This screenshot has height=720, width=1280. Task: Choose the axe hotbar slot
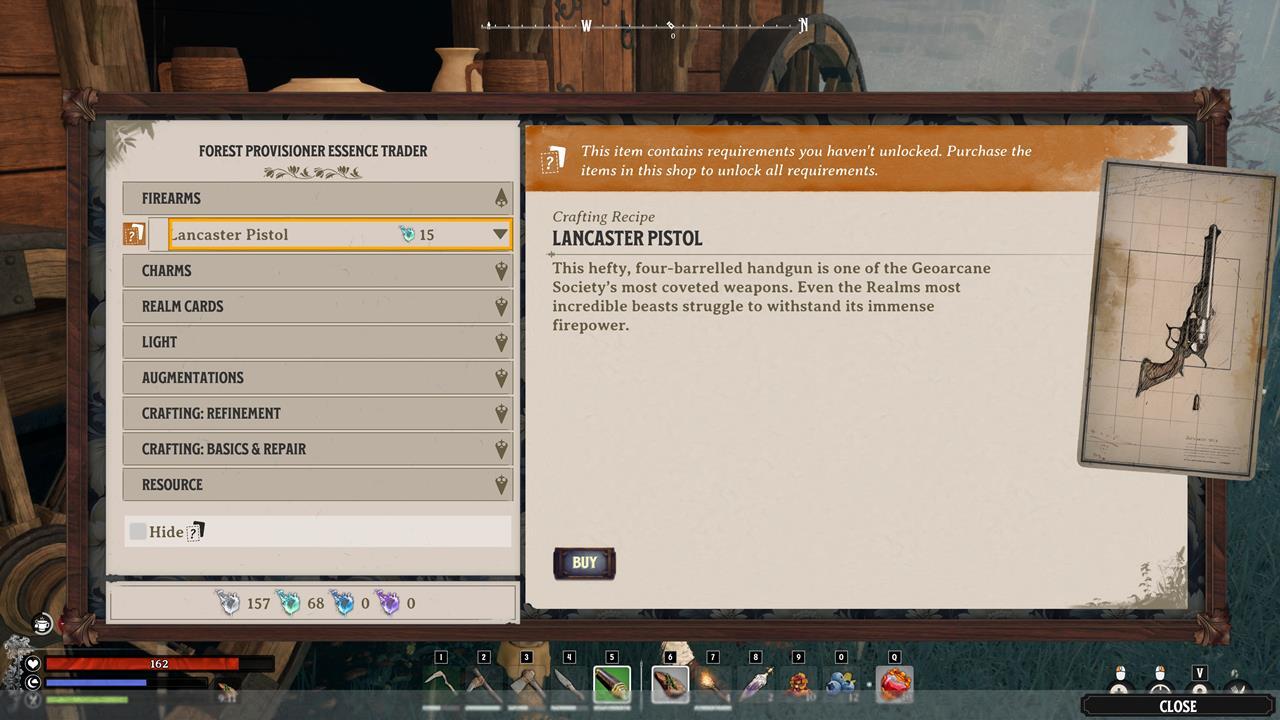527,685
